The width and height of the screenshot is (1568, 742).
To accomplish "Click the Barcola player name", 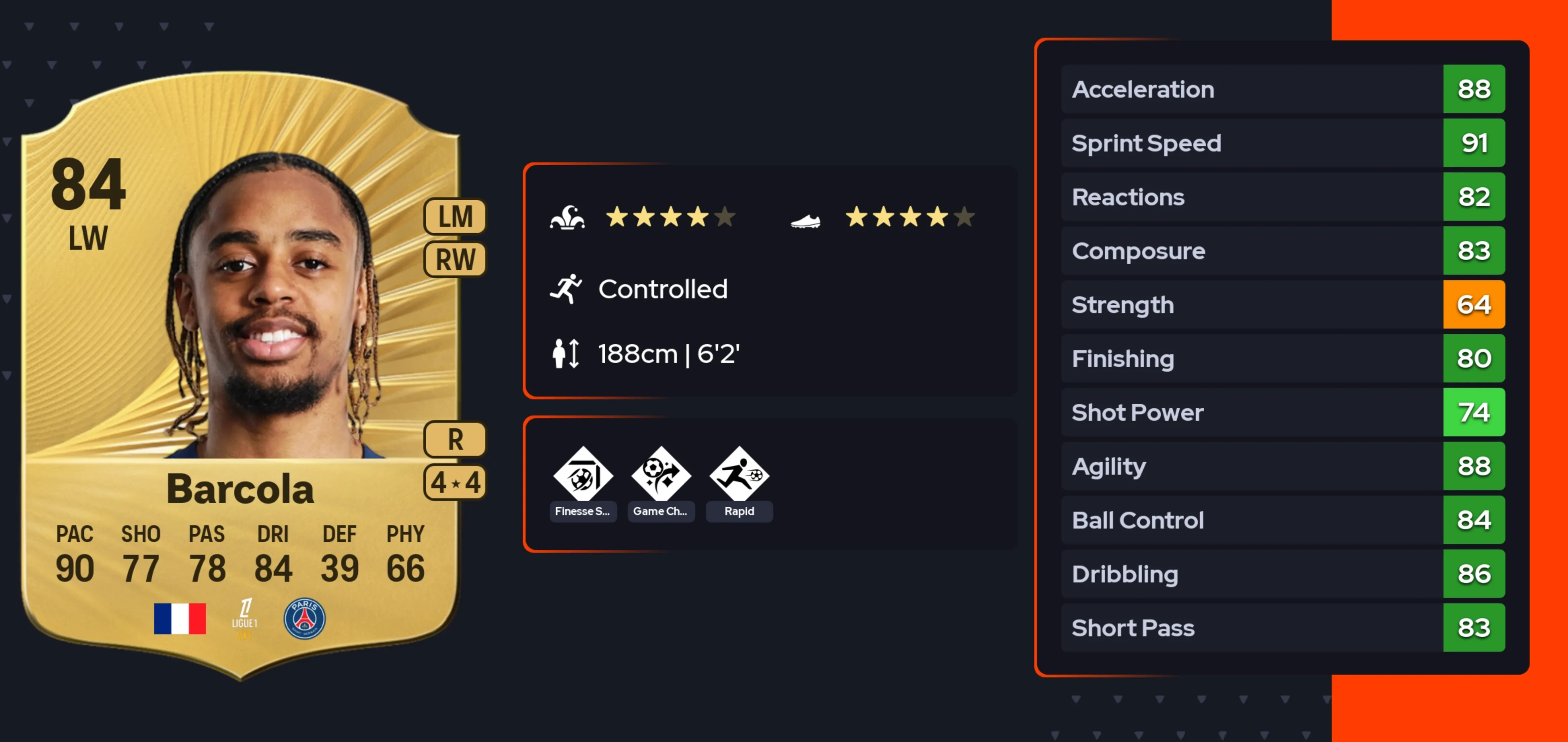I will pos(240,487).
